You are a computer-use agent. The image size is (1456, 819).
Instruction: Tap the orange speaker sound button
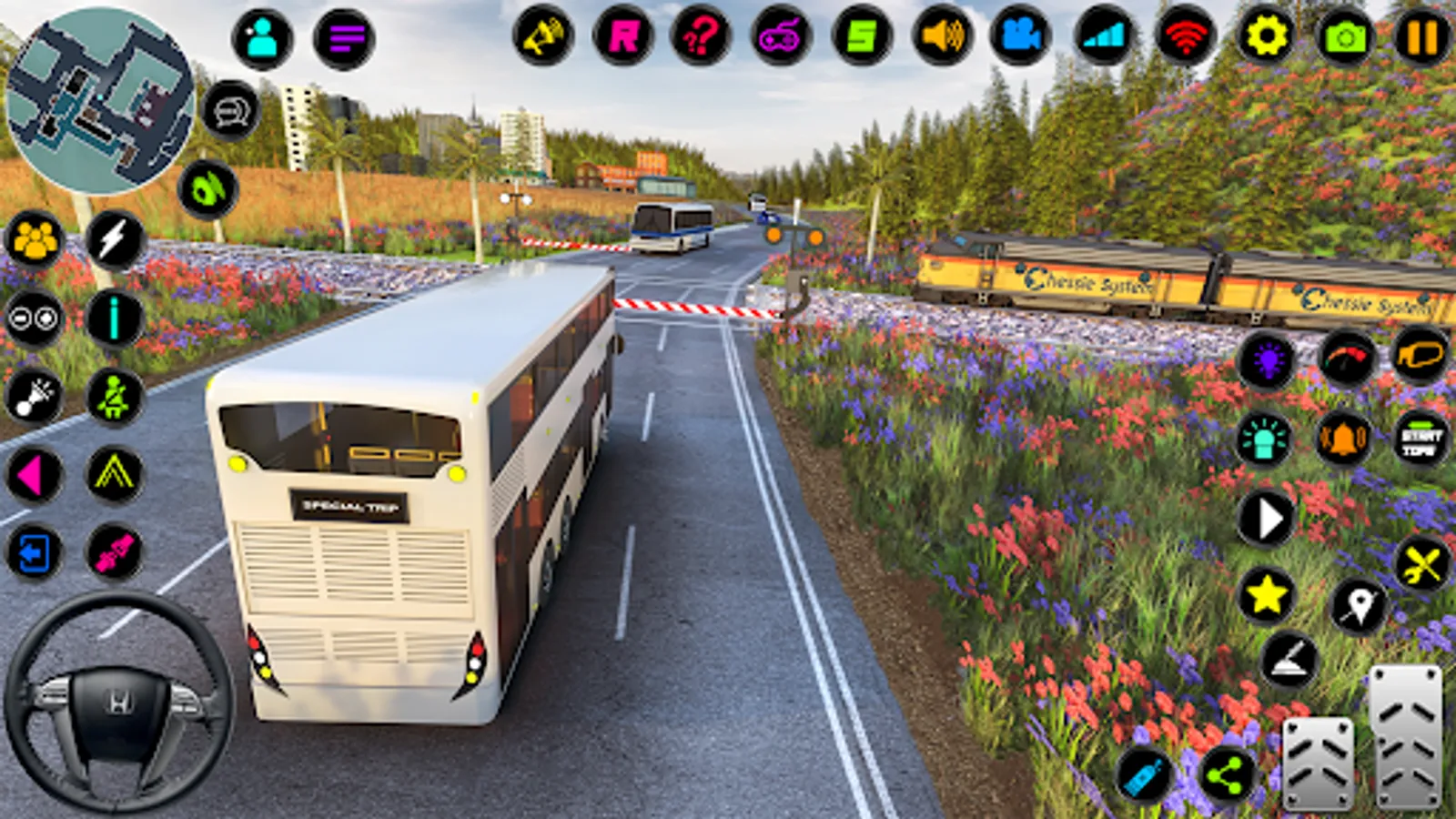click(x=943, y=37)
